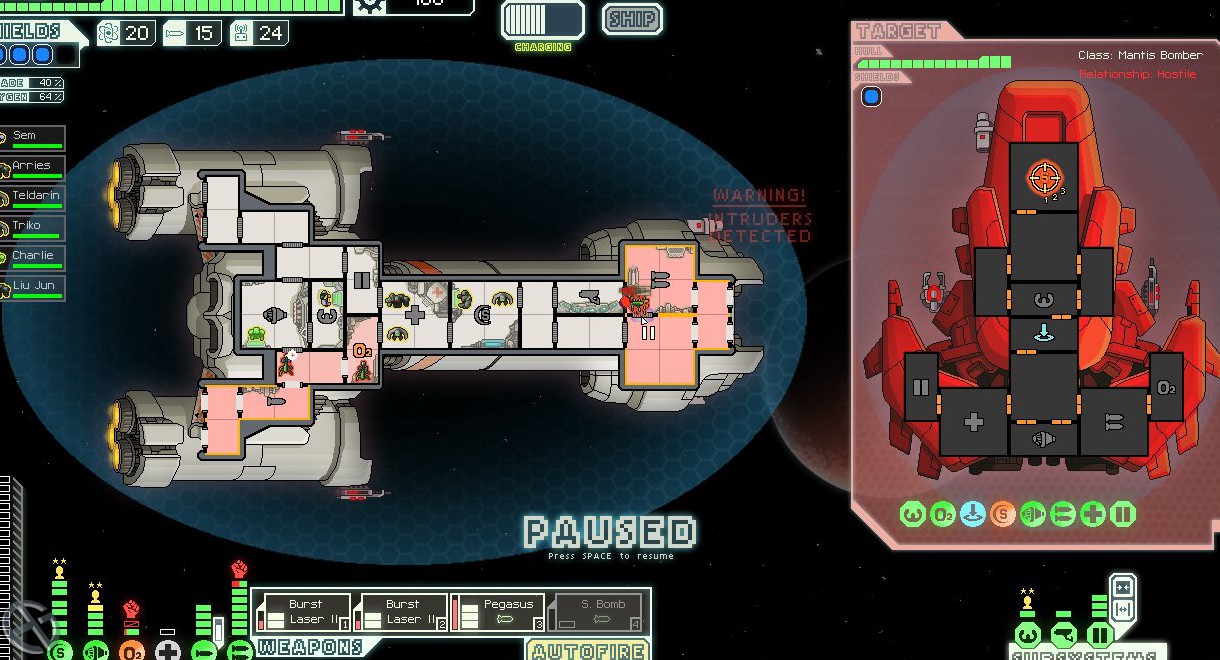Close all doors with the inward-arrows button

(1123, 586)
